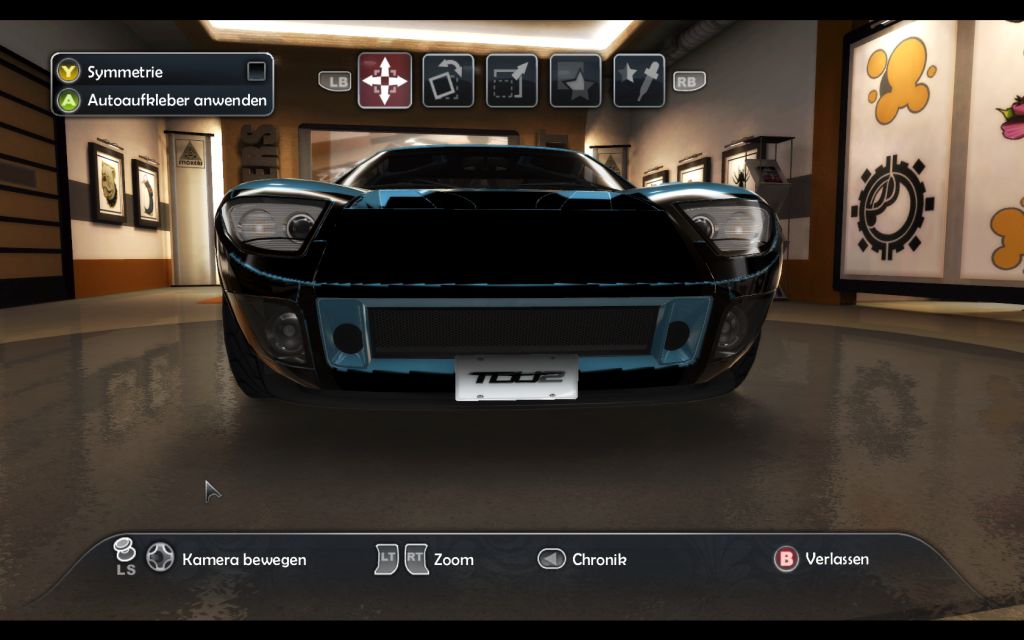Select the move sticker tool with four arrows
The image size is (1024, 640).
(x=385, y=80)
